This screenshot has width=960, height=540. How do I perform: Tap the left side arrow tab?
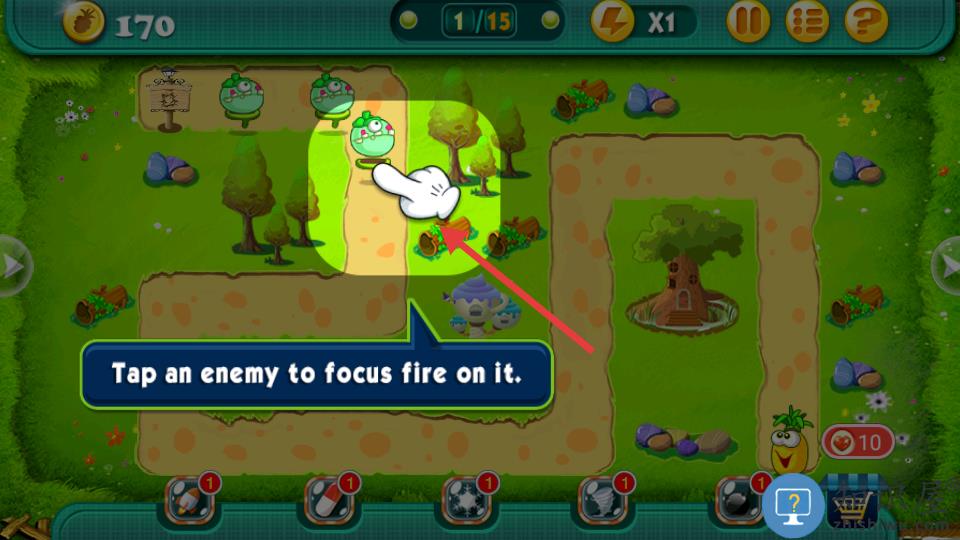(13, 266)
